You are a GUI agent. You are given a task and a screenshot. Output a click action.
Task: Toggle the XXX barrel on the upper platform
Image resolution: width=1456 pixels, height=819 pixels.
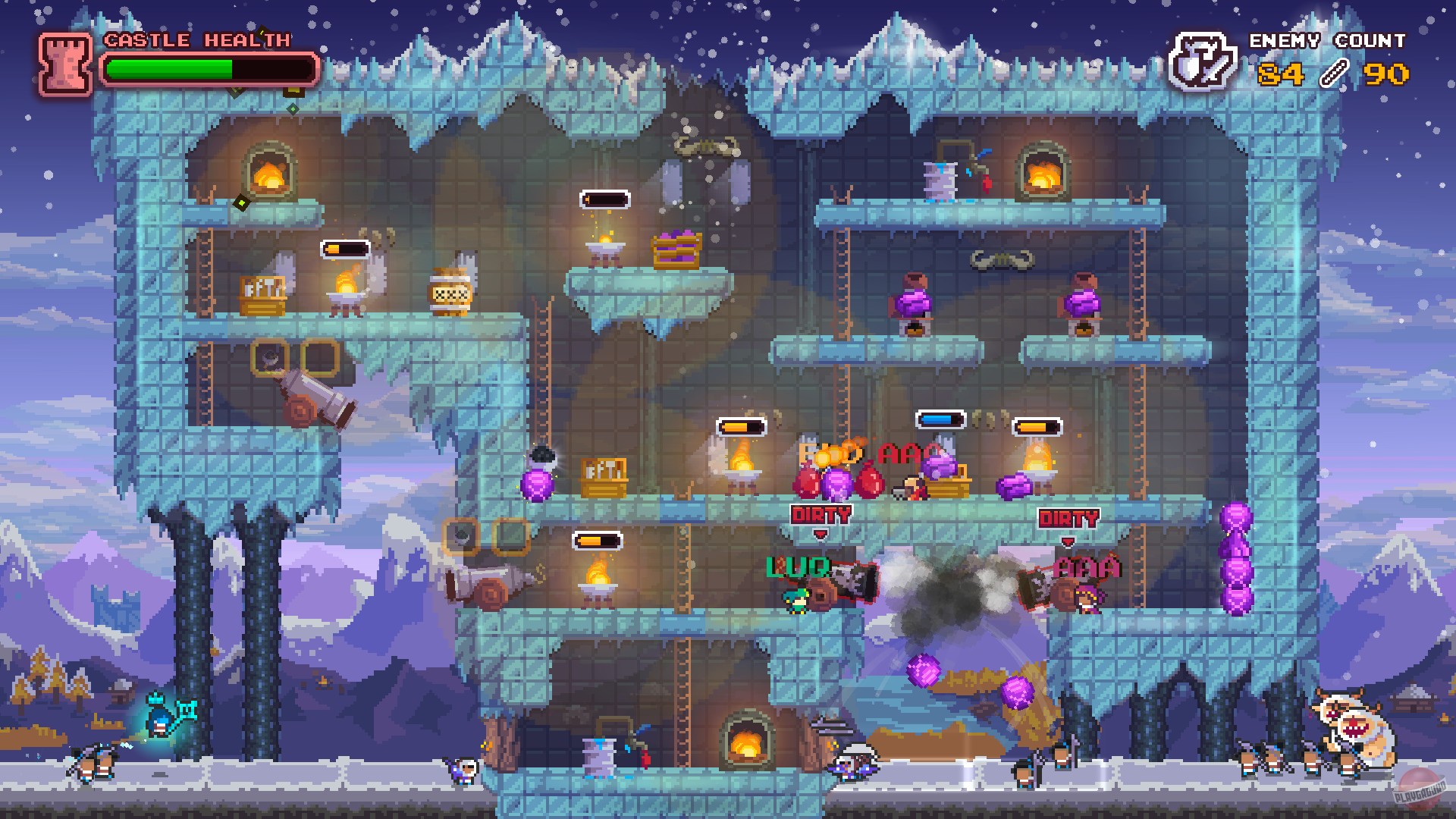[449, 296]
